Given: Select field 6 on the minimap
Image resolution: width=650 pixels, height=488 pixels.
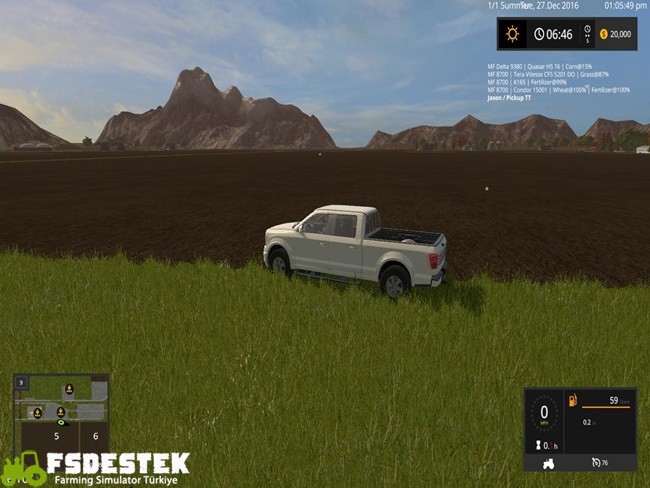Looking at the screenshot, I should (96, 436).
